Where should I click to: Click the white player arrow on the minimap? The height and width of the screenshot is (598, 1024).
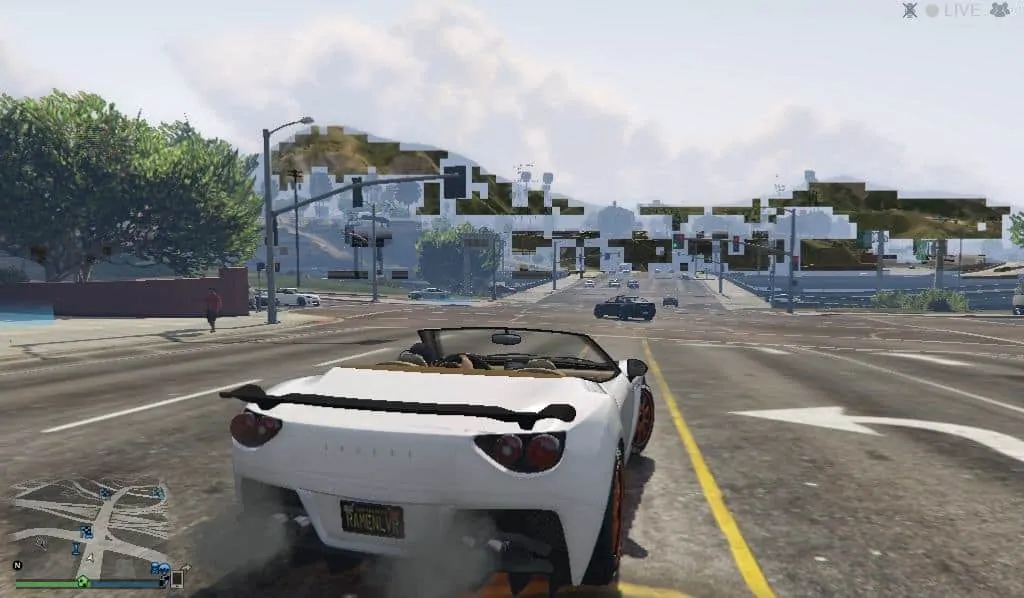[x=90, y=558]
